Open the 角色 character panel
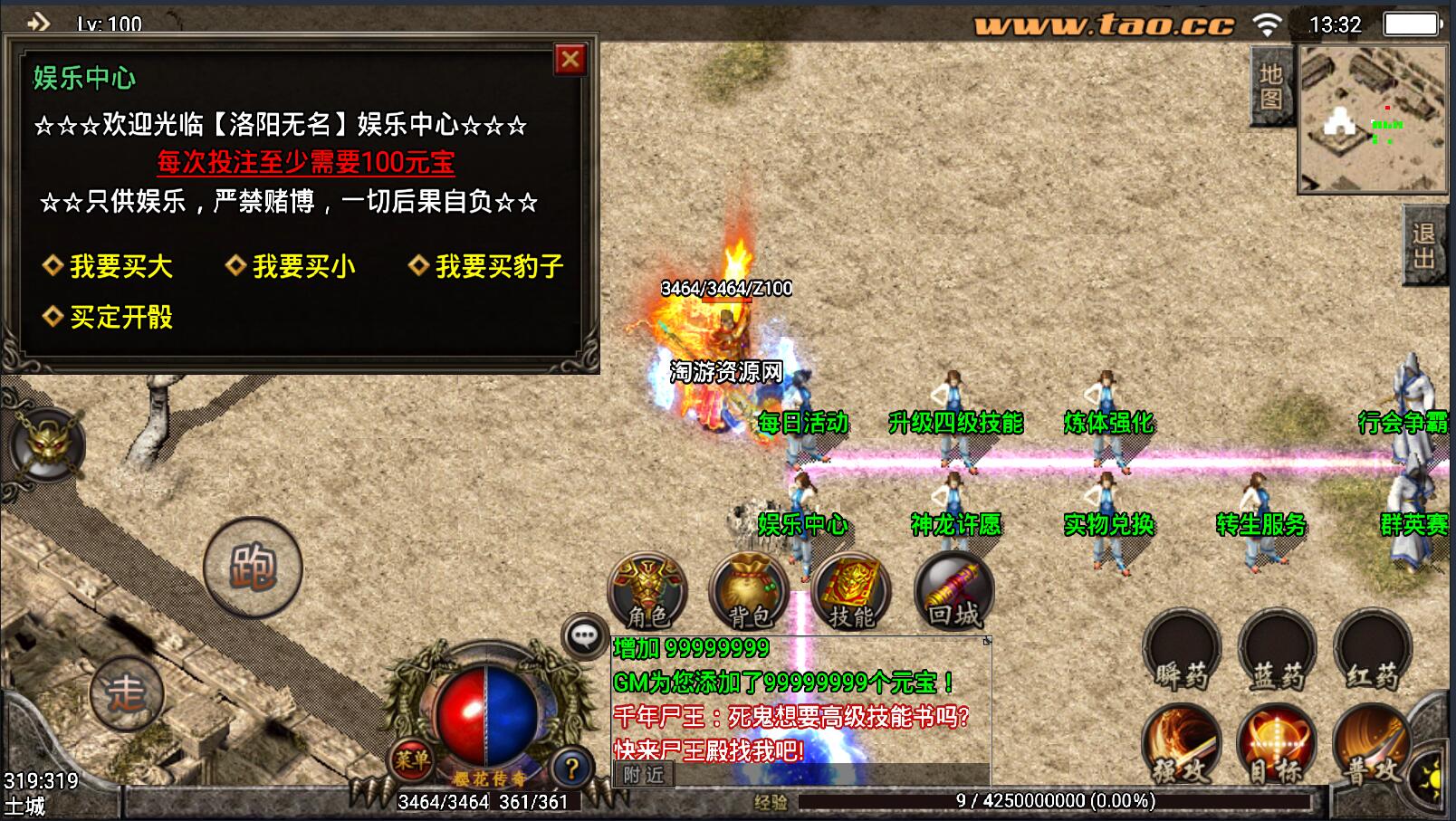This screenshot has width=1456, height=821. 648,593
